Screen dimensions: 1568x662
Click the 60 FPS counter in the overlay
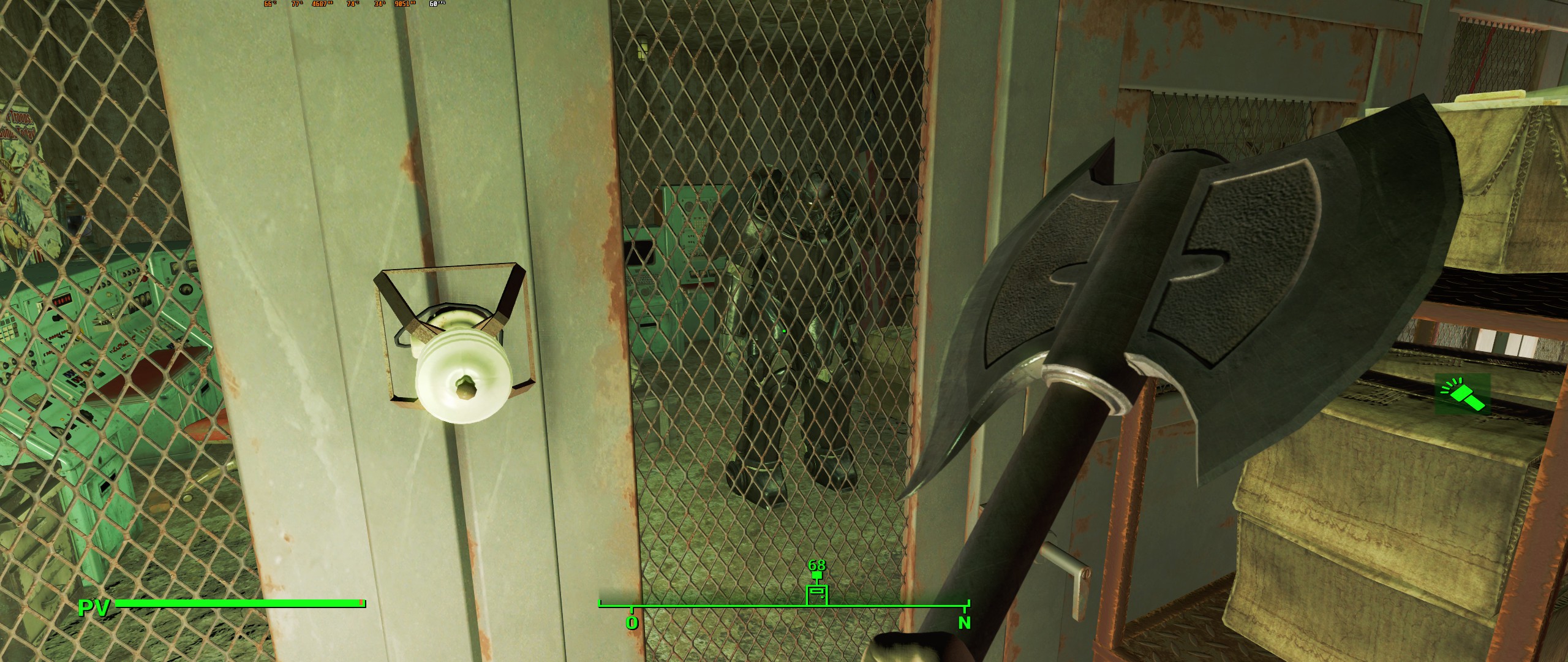435,4
